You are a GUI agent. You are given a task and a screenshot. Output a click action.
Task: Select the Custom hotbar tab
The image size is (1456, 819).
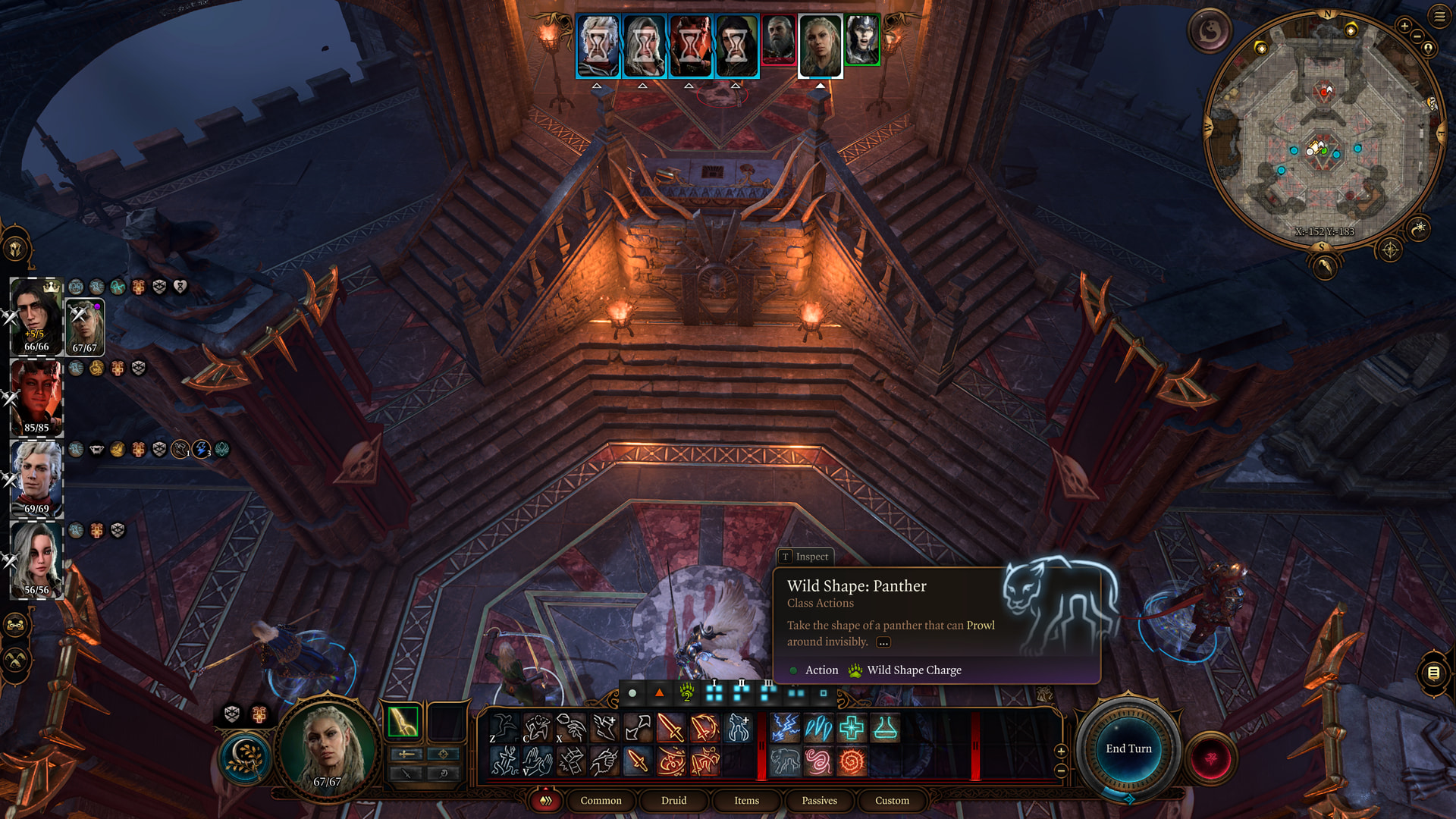point(892,800)
